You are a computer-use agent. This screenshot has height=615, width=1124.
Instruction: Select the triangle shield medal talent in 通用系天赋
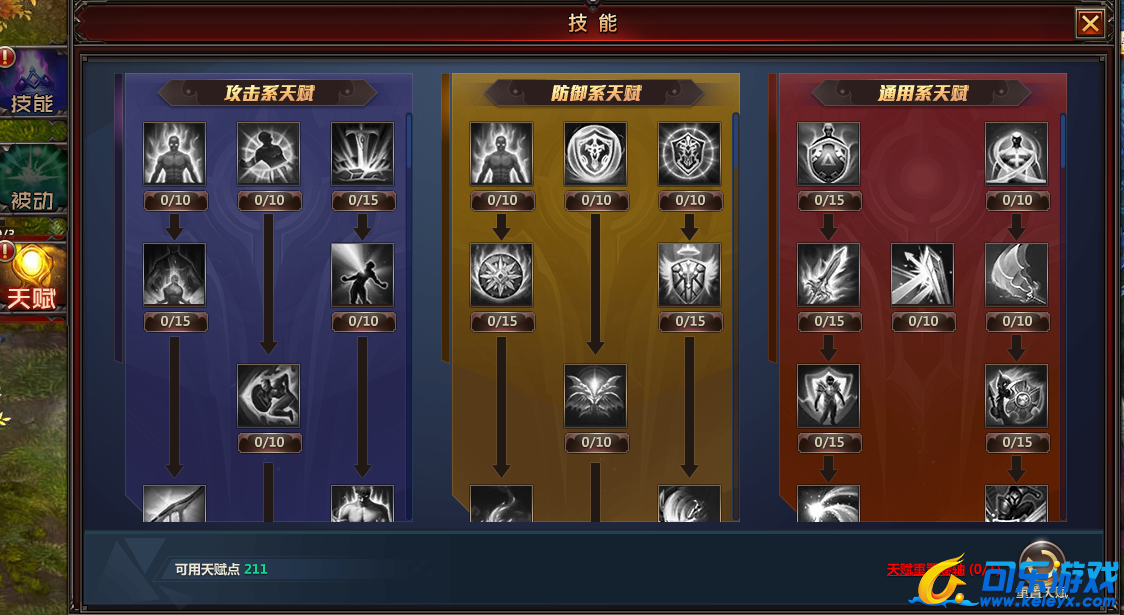coord(828,153)
